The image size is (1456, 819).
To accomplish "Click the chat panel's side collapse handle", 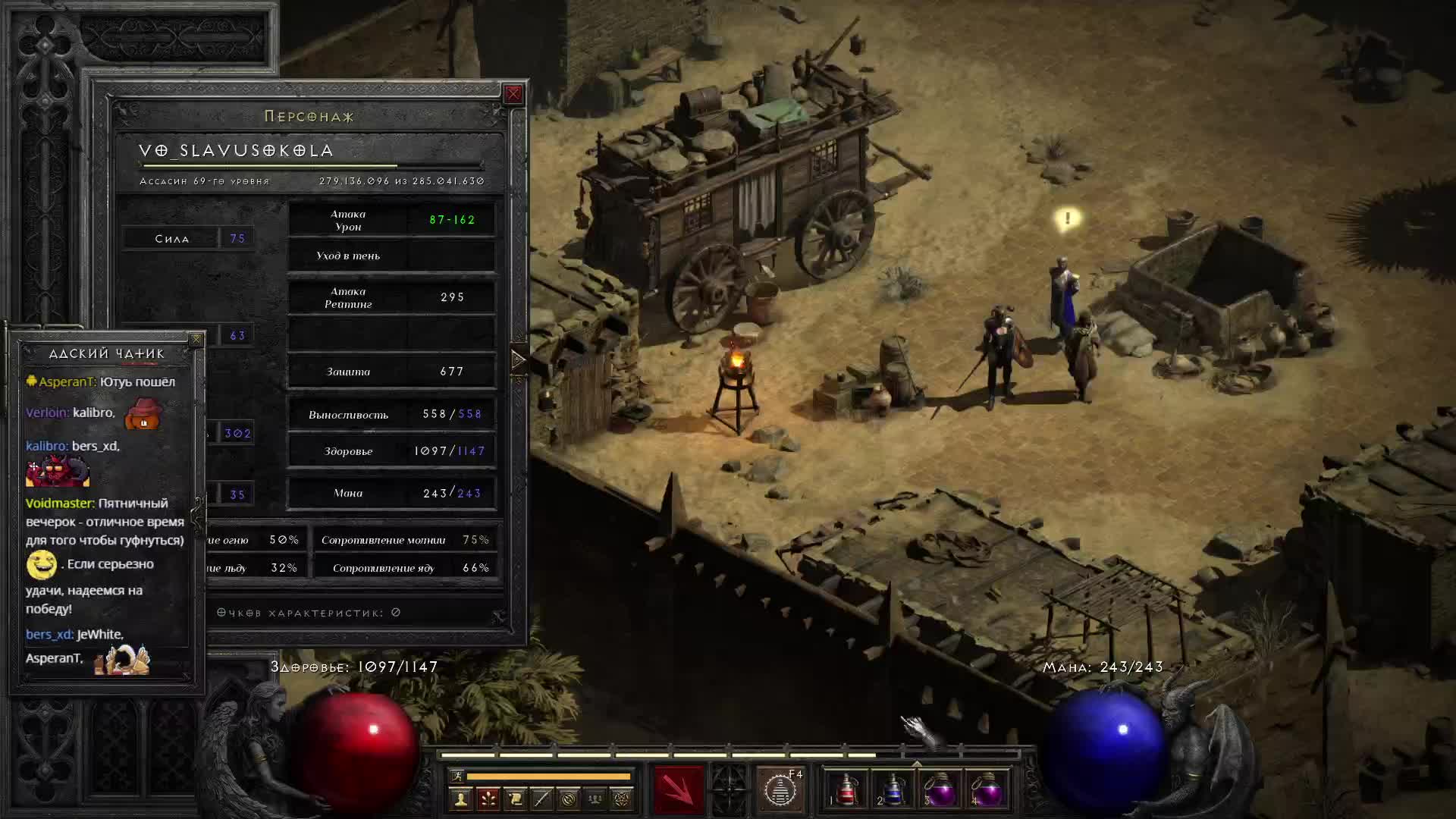I will point(199,516).
